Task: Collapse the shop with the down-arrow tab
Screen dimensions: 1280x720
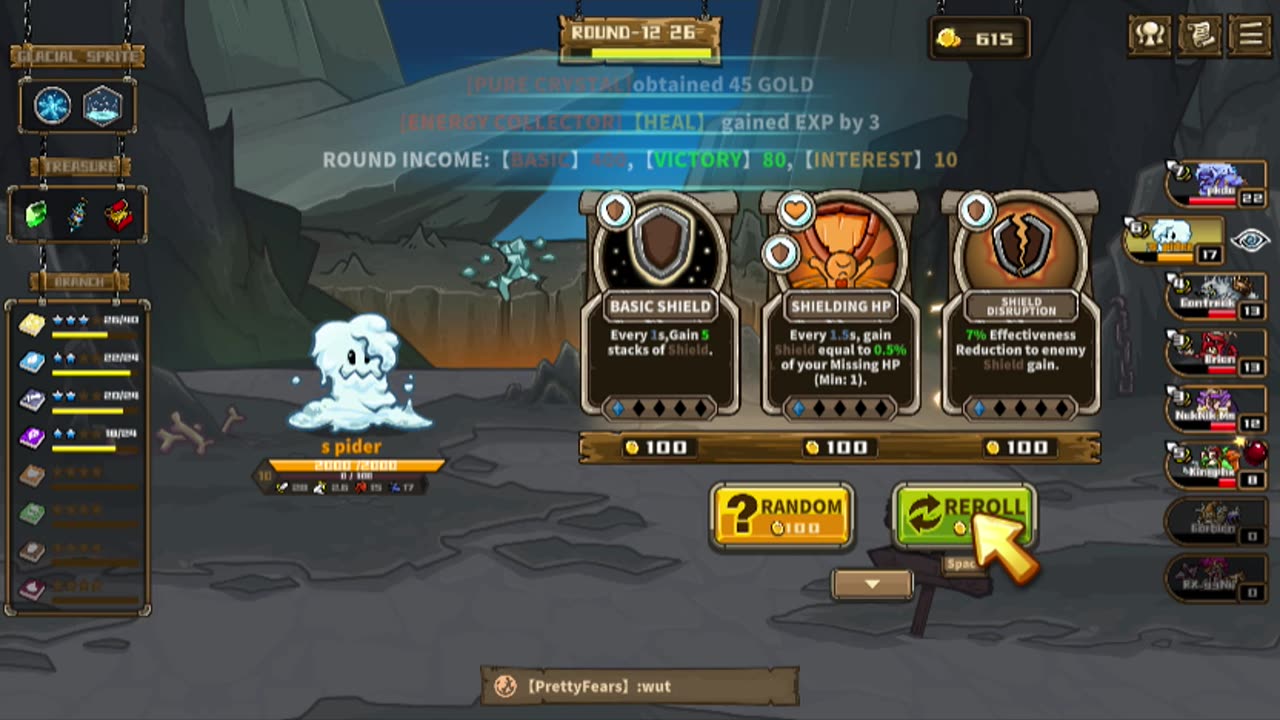Action: [872, 584]
